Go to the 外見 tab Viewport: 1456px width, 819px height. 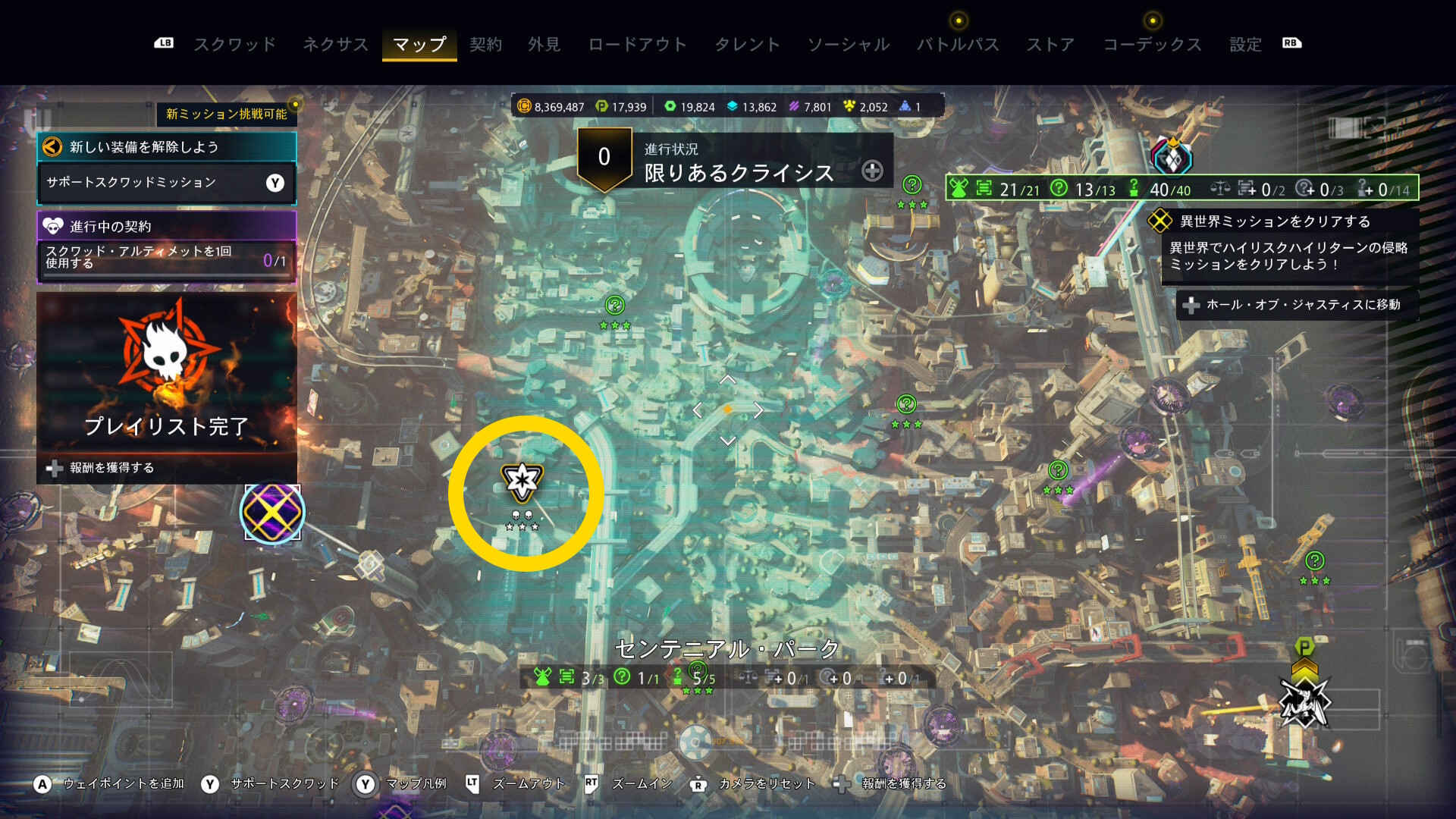point(544,45)
